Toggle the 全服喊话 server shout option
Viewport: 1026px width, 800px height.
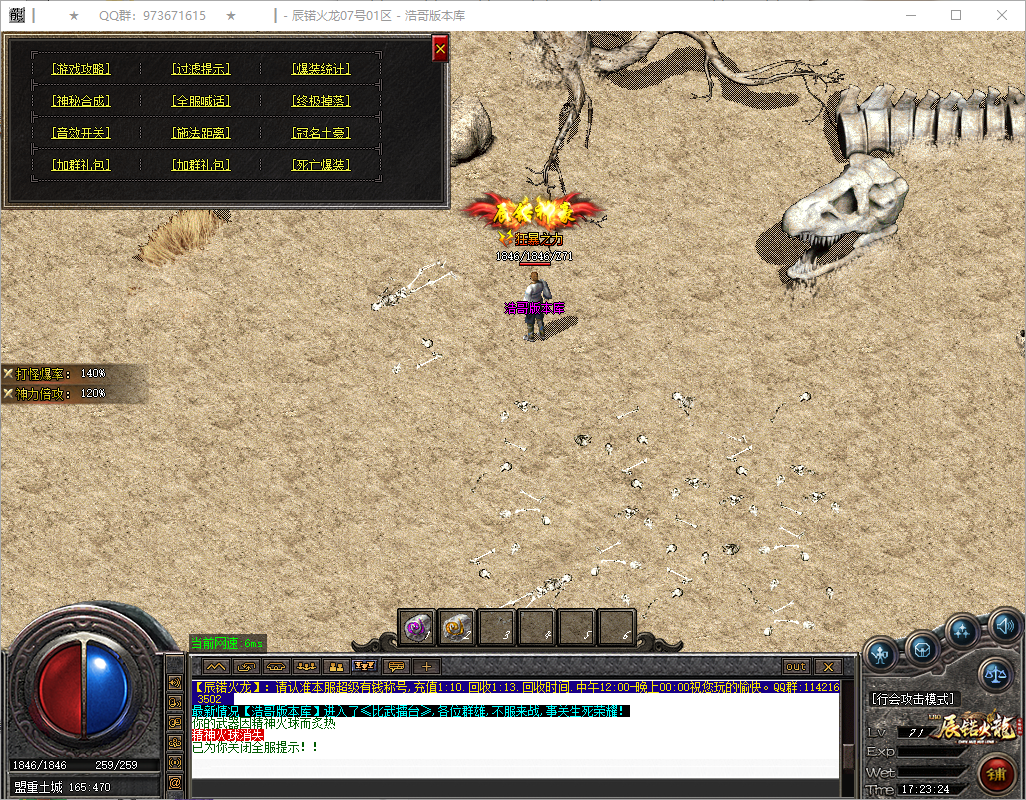(201, 101)
